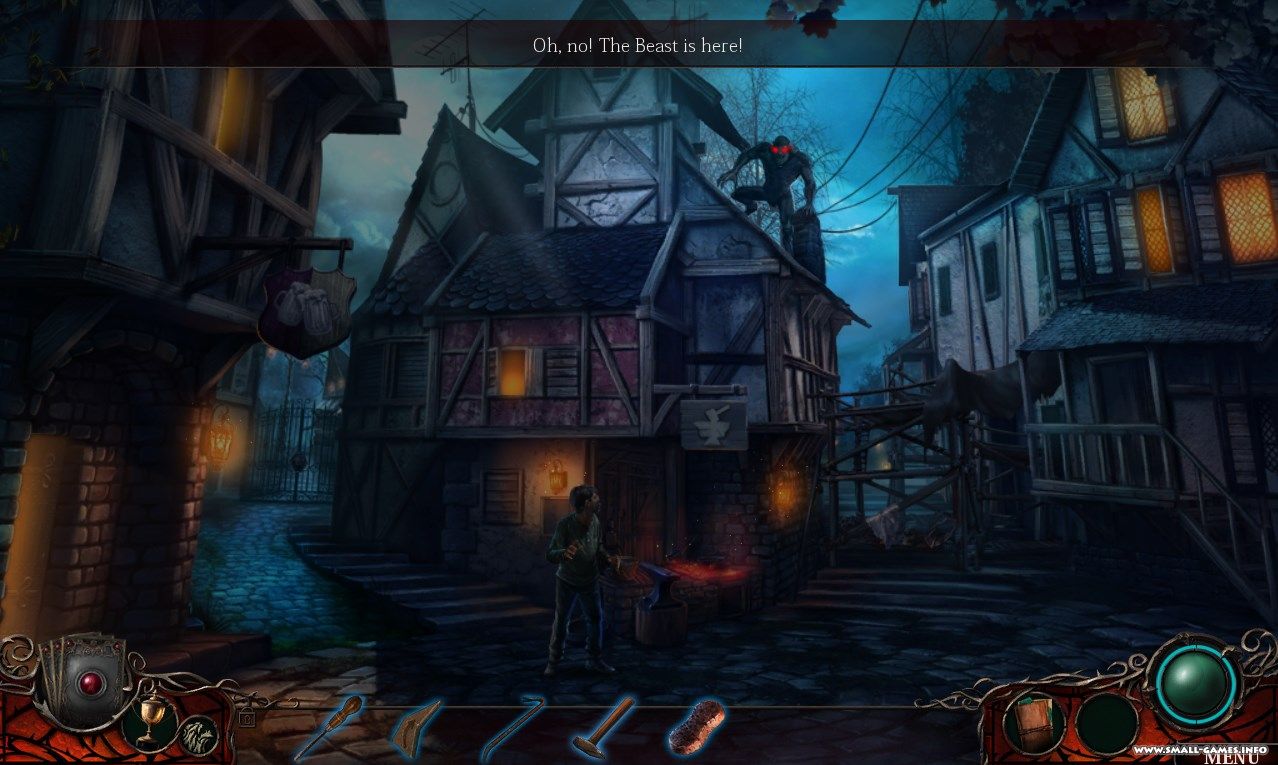
Task: View the golden trophy achievements icon
Action: click(149, 722)
